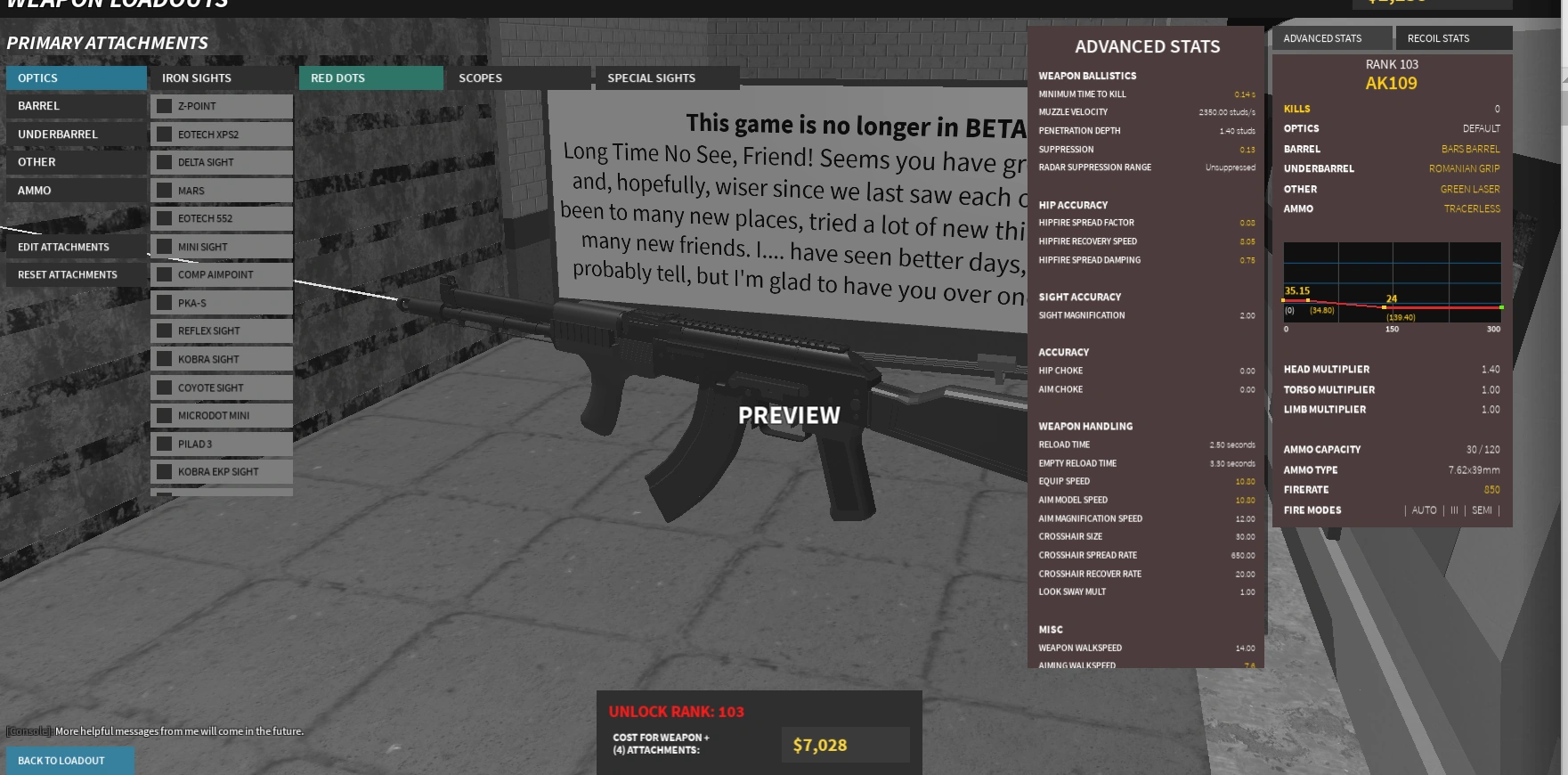The height and width of the screenshot is (775, 1568).
Task: Click the RESET ATTACHMENTS button
Action: coord(67,274)
